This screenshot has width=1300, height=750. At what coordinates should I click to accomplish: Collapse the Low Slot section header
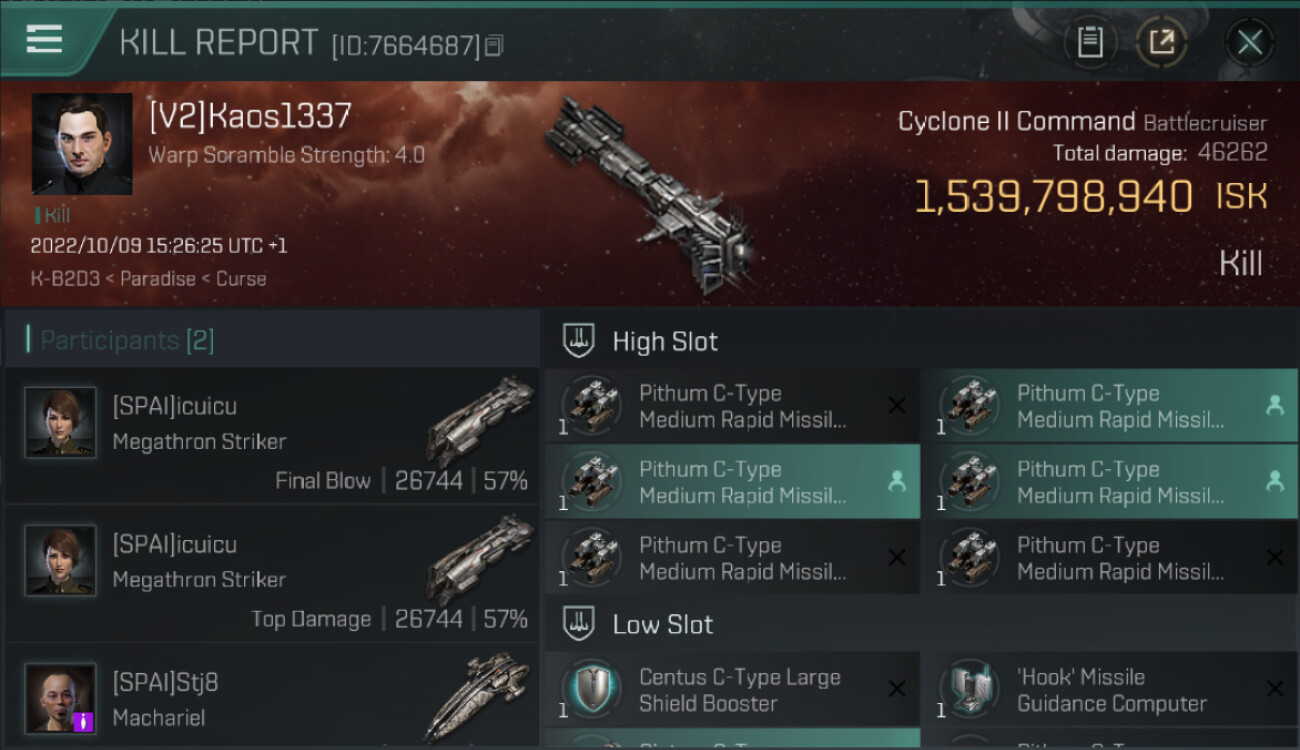[662, 625]
